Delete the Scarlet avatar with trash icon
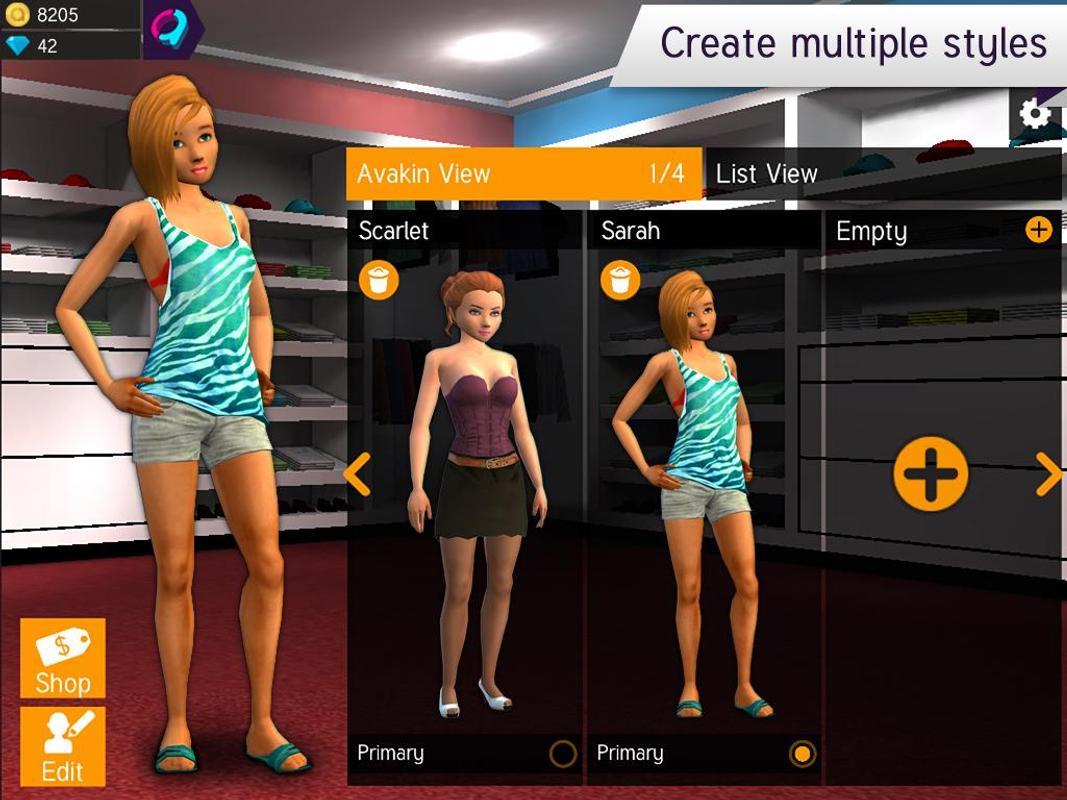Screen dimensions: 1067x800 pyautogui.click(x=379, y=280)
